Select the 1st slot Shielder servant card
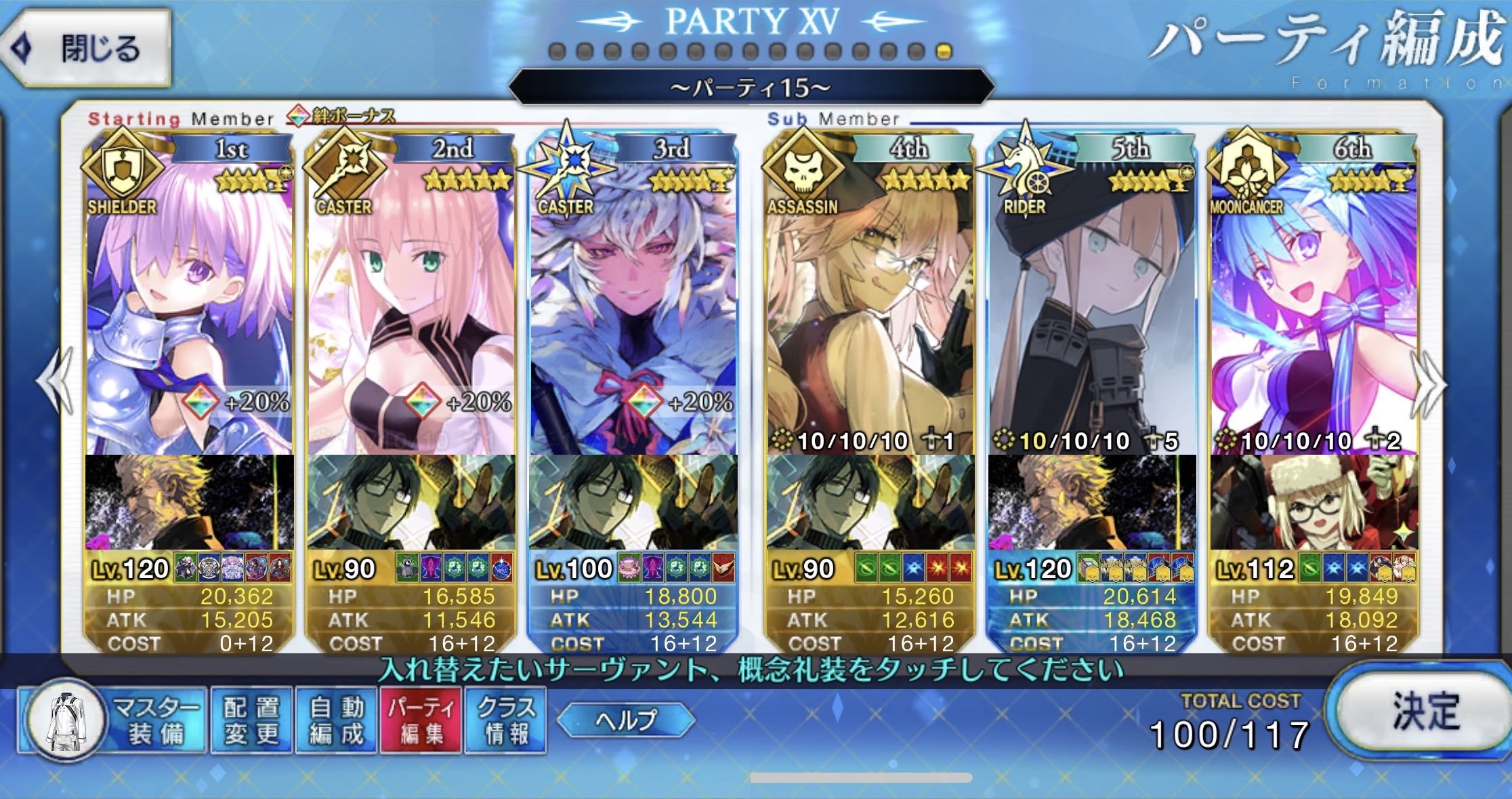Viewport: 1512px width, 799px height. coord(190,305)
